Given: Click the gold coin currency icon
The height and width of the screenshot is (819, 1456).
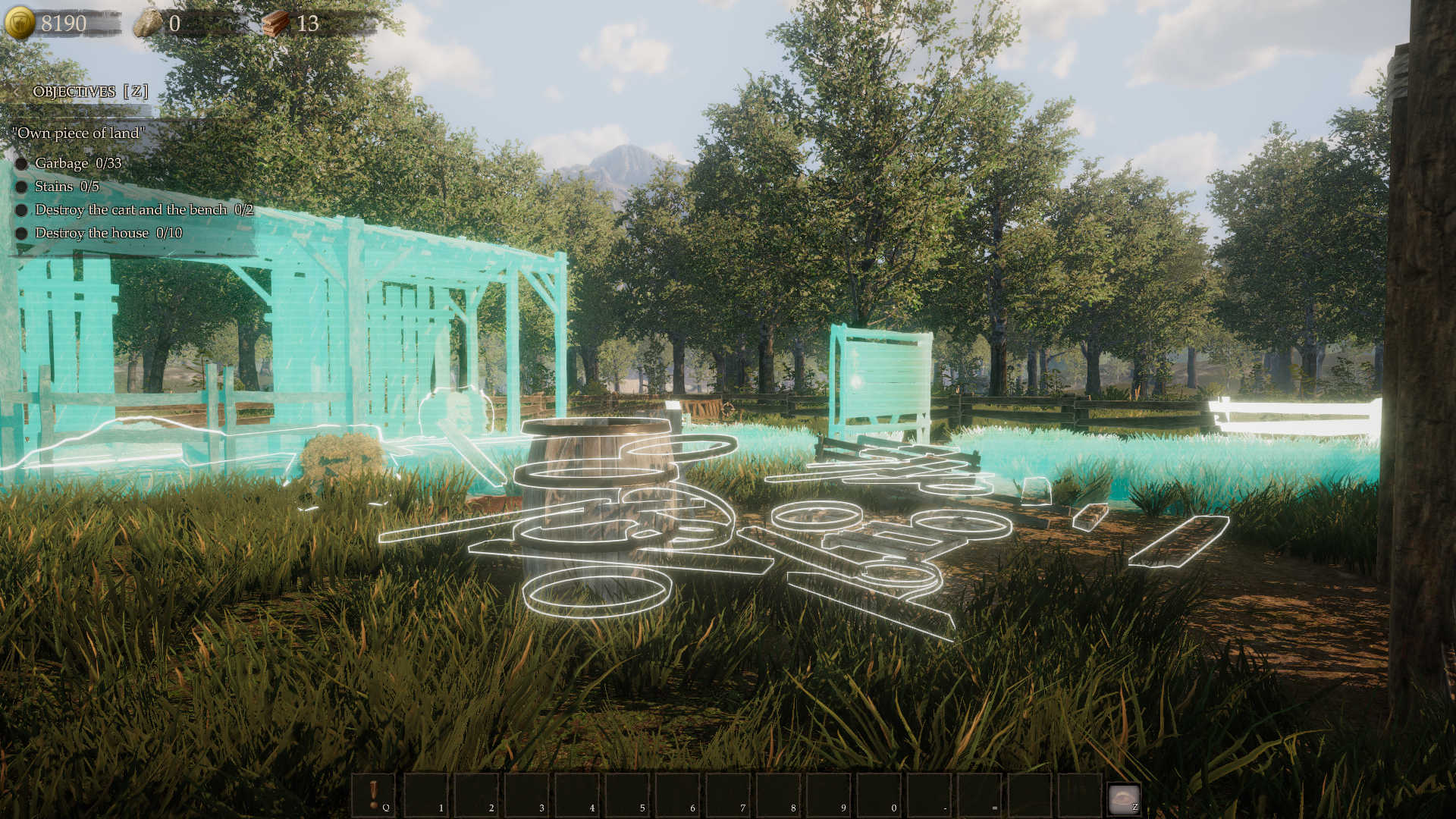Looking at the screenshot, I should coord(20,23).
